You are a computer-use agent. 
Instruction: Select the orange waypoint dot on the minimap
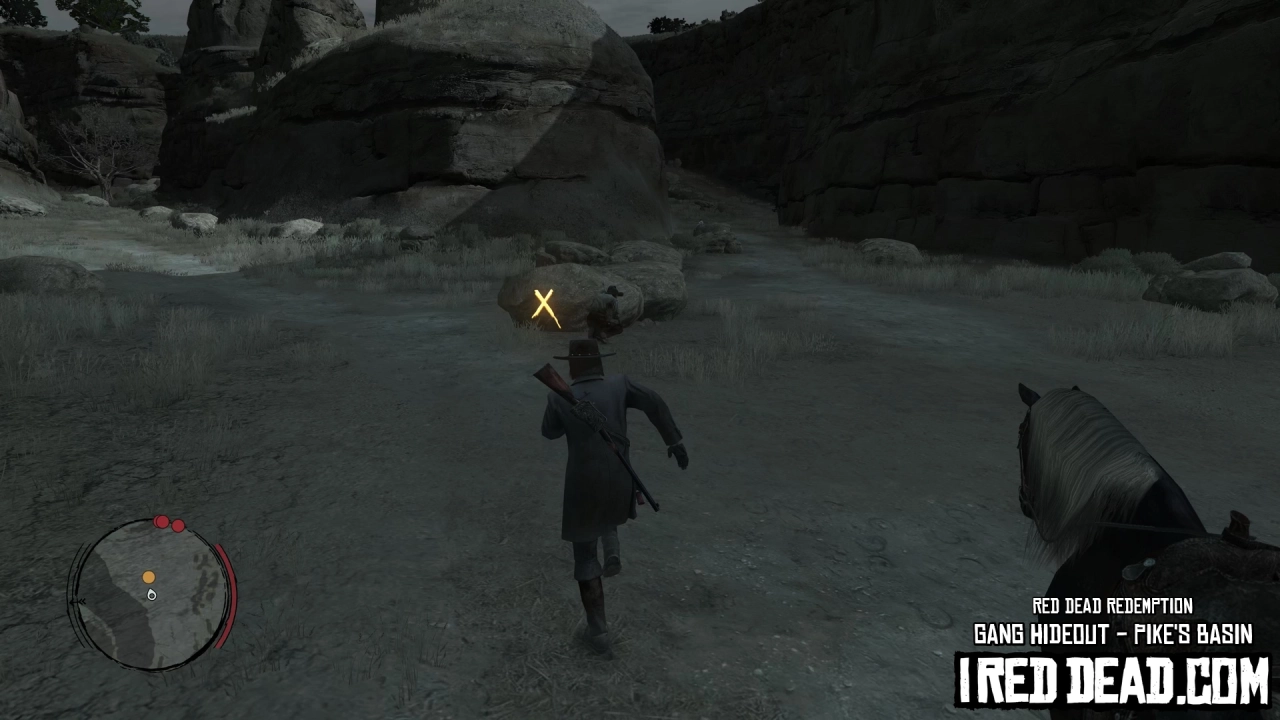pos(149,578)
